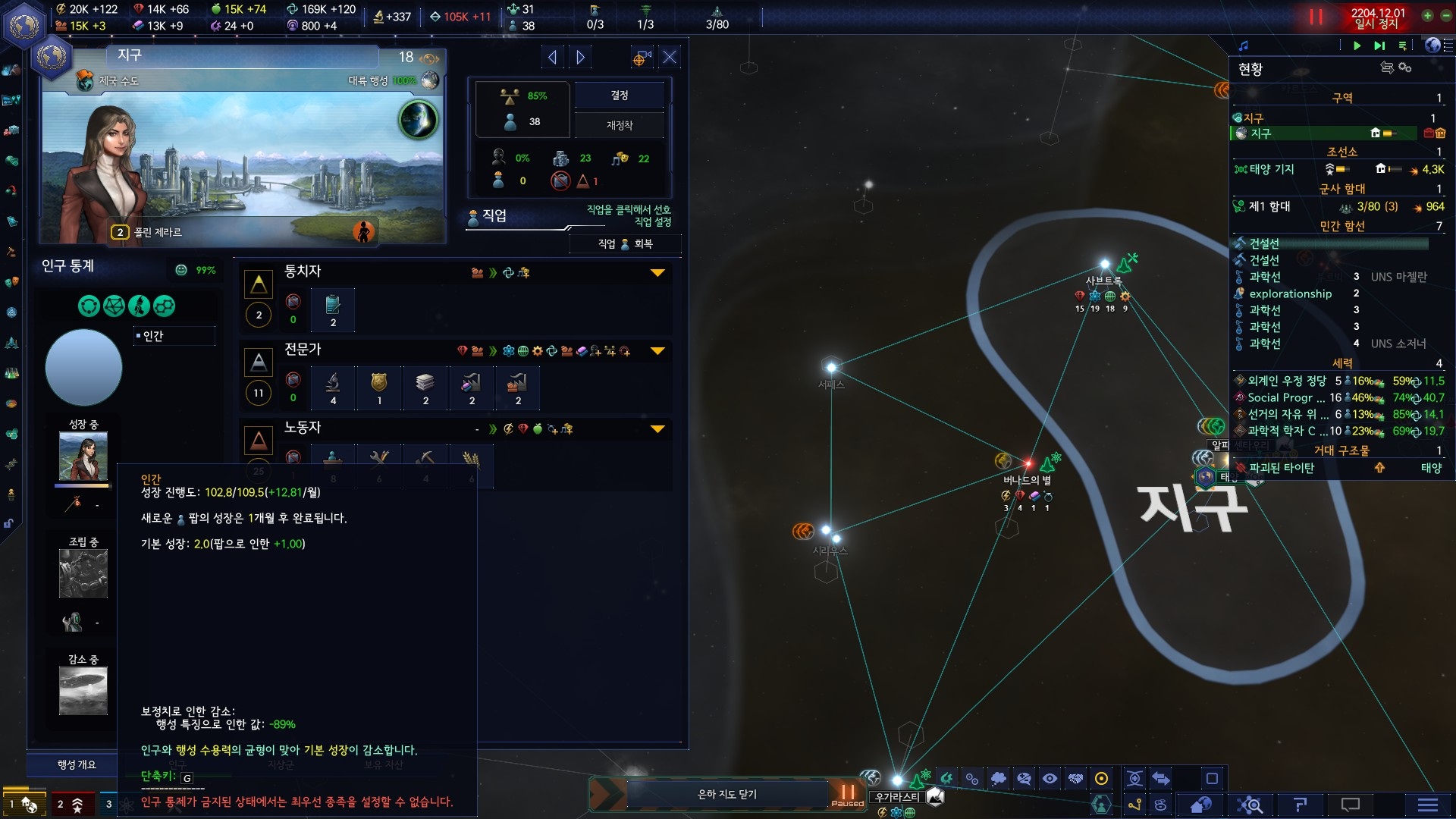
Task: Collapse the 노동자 job stratum
Action: [657, 429]
